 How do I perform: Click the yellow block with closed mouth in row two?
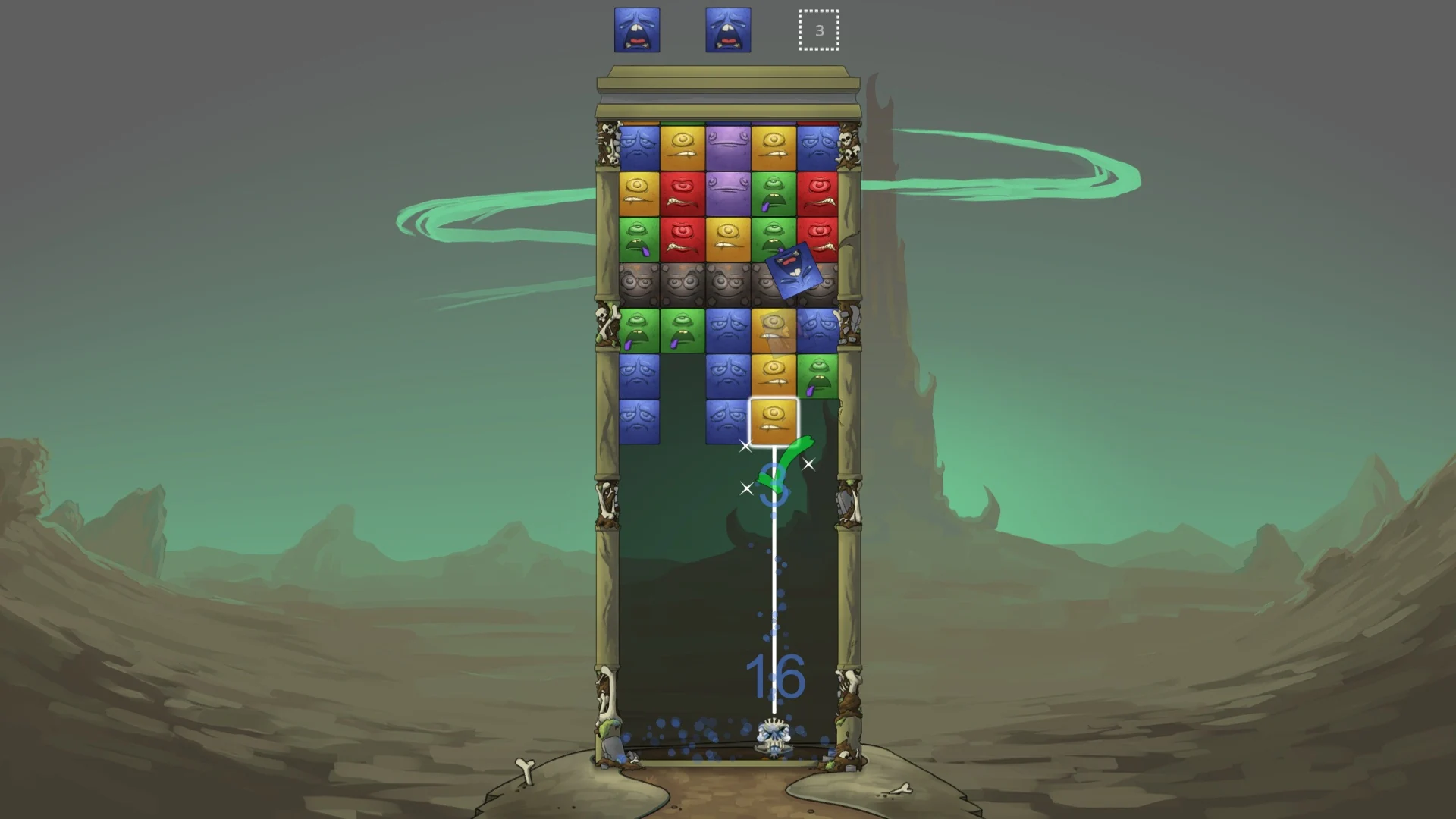click(x=638, y=190)
